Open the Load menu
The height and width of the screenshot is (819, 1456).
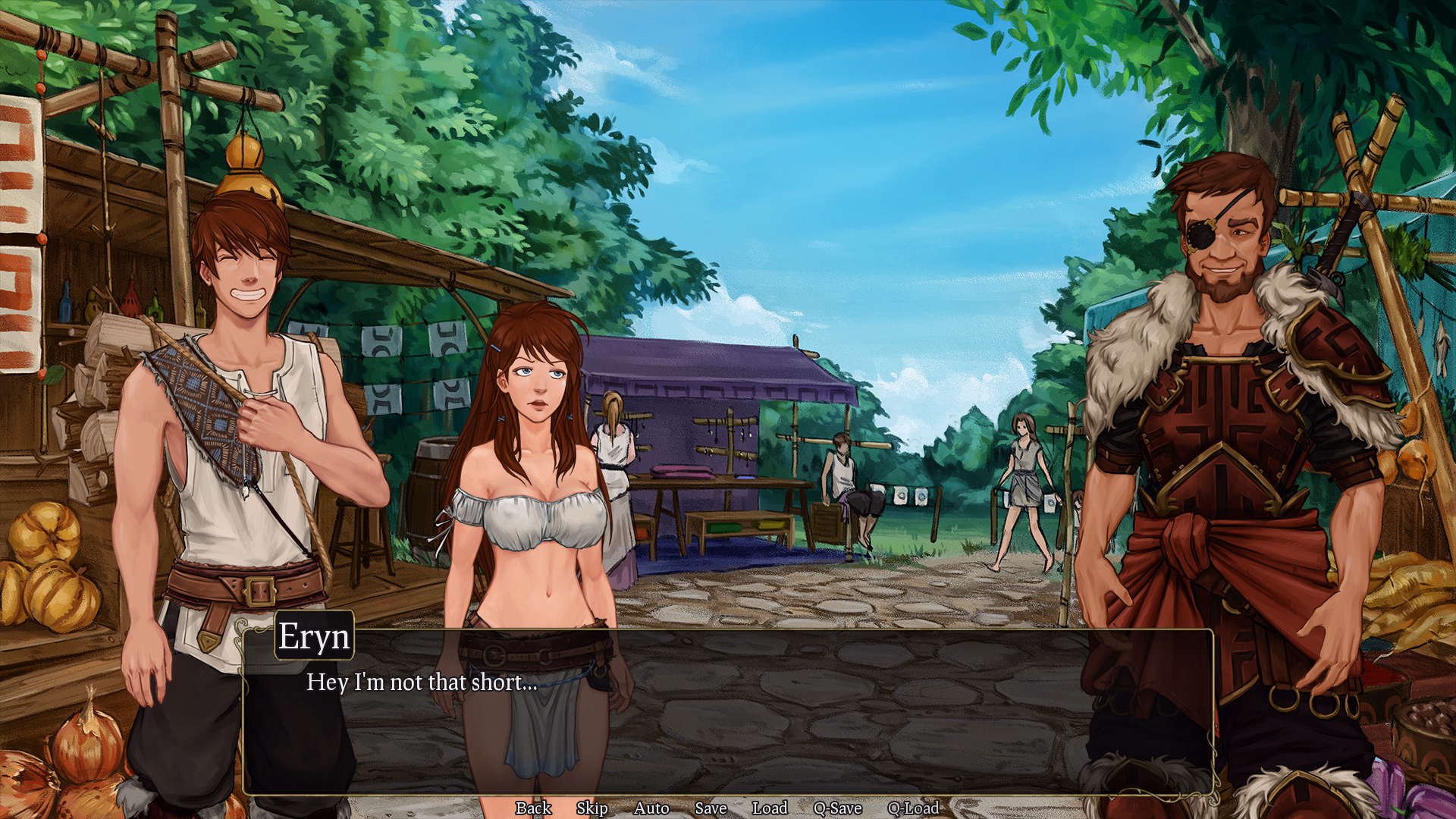[770, 808]
